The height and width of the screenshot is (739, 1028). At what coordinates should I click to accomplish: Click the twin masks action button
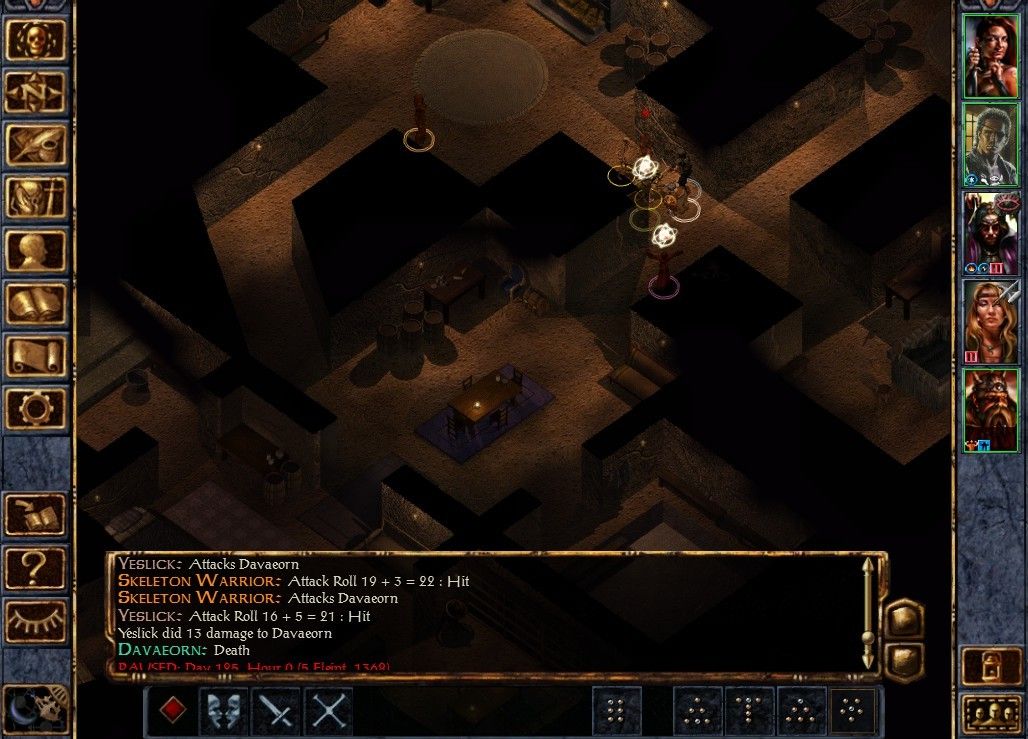coord(225,711)
